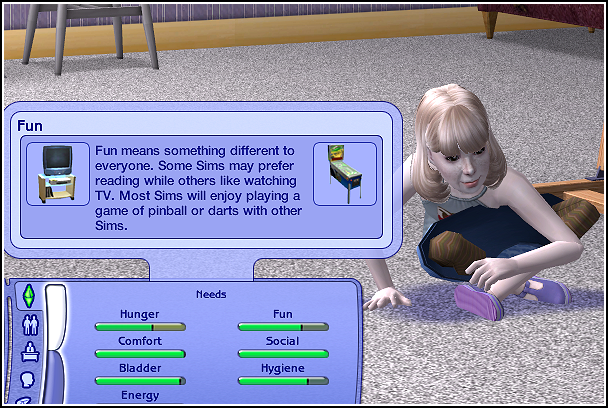Click the TV icon in the Fun tip
The height and width of the screenshot is (408, 608).
pos(52,173)
